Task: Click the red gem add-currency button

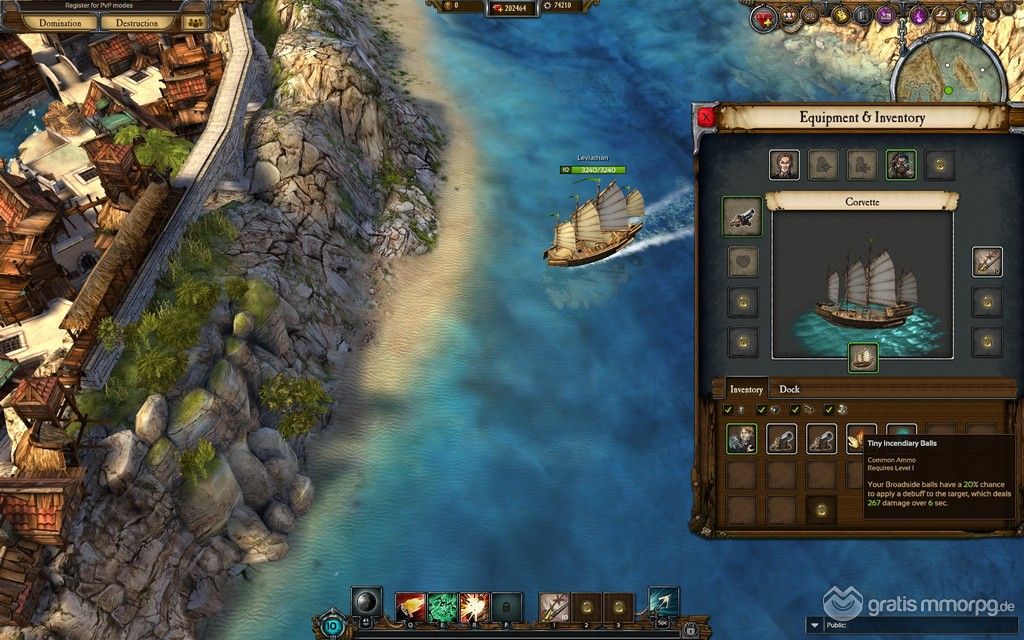Action: pos(499,8)
